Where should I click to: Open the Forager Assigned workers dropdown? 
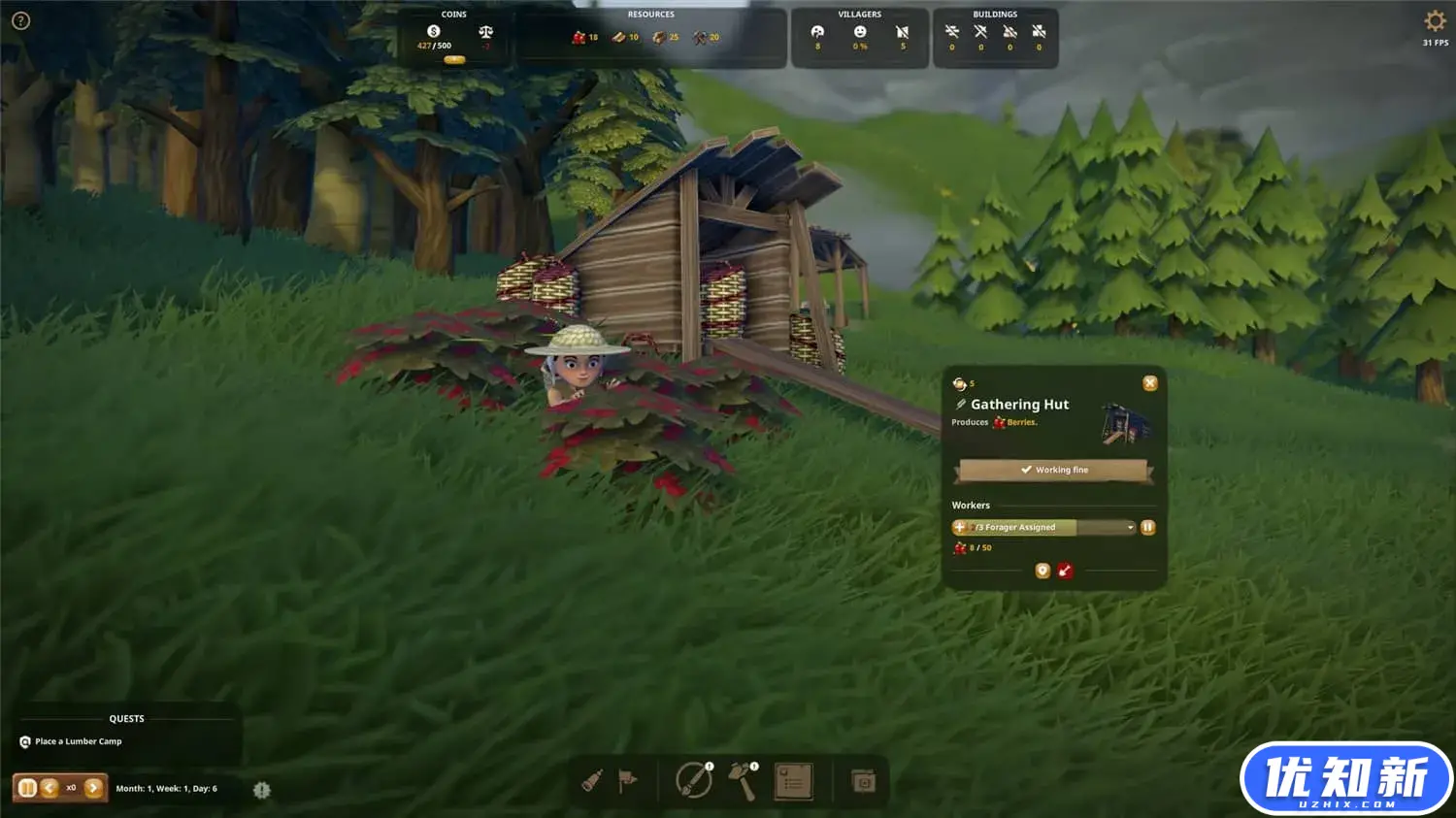pyautogui.click(x=1130, y=528)
